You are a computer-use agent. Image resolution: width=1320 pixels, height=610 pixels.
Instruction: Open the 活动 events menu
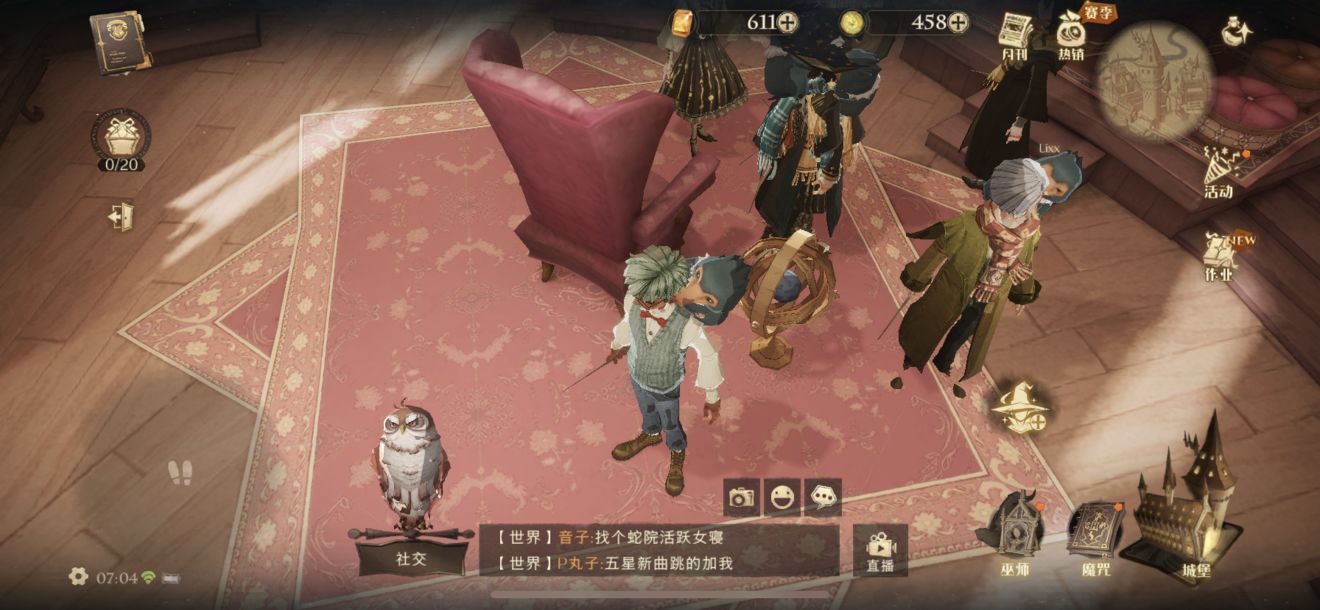pyautogui.click(x=1220, y=171)
